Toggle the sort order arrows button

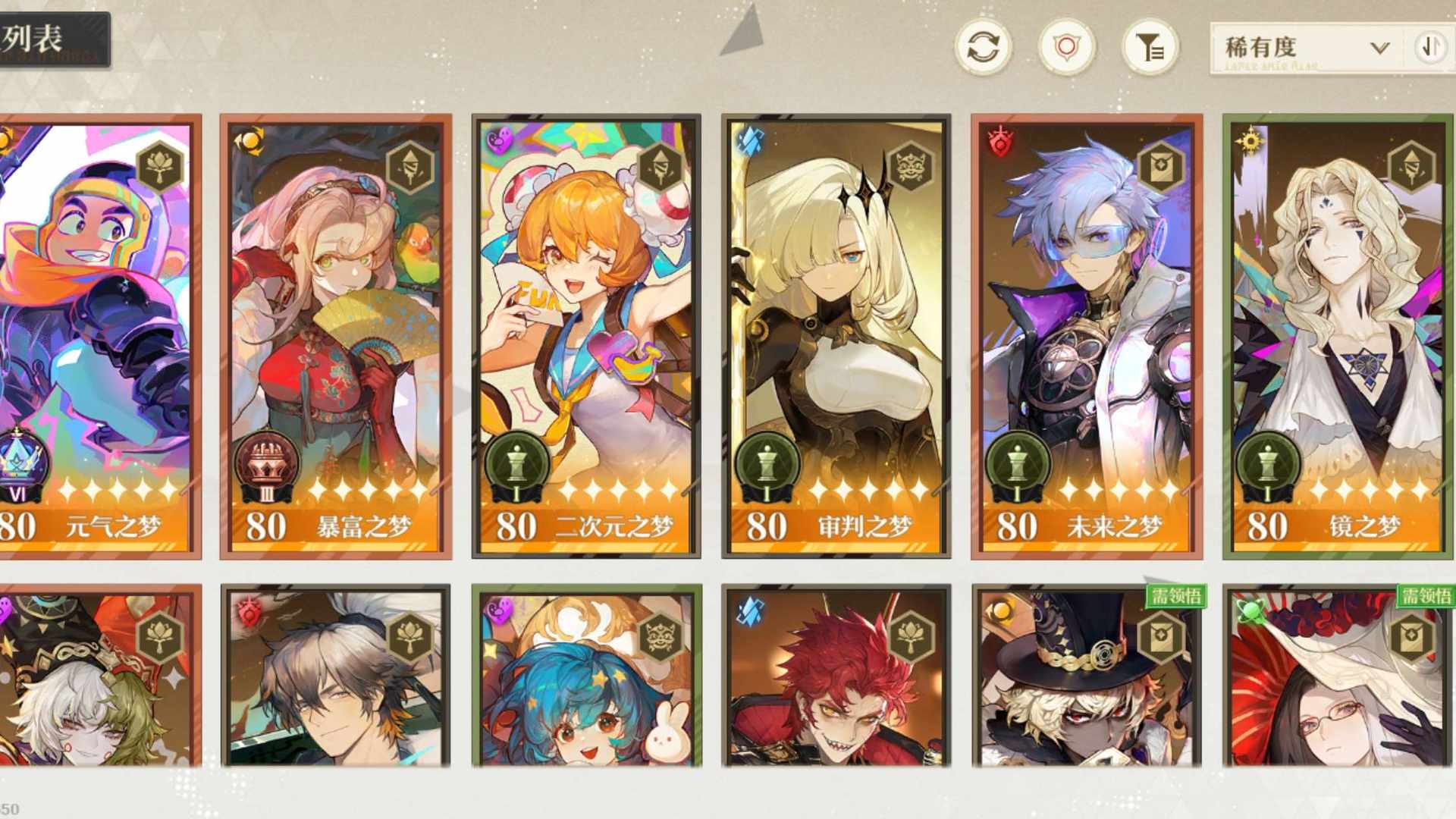1430,48
